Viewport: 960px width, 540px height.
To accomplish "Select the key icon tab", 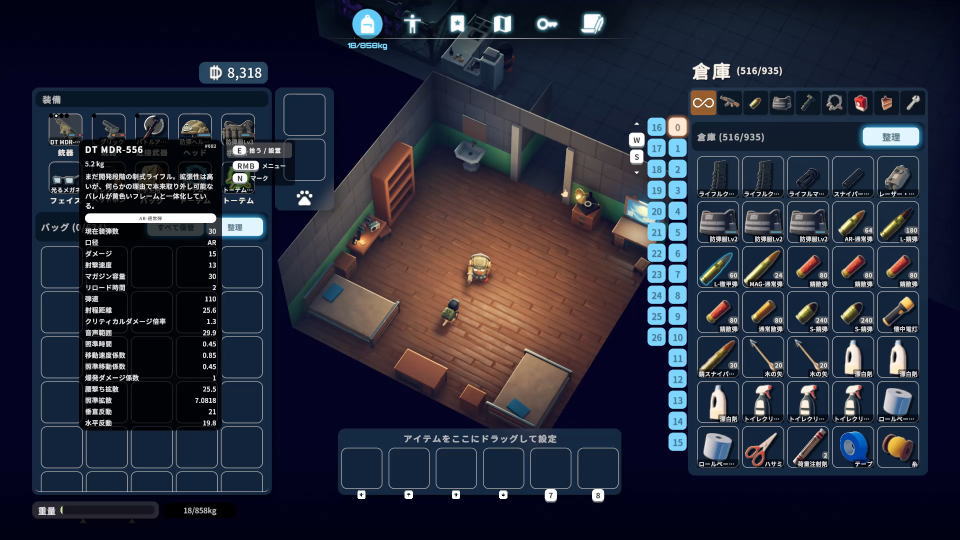I will point(547,24).
